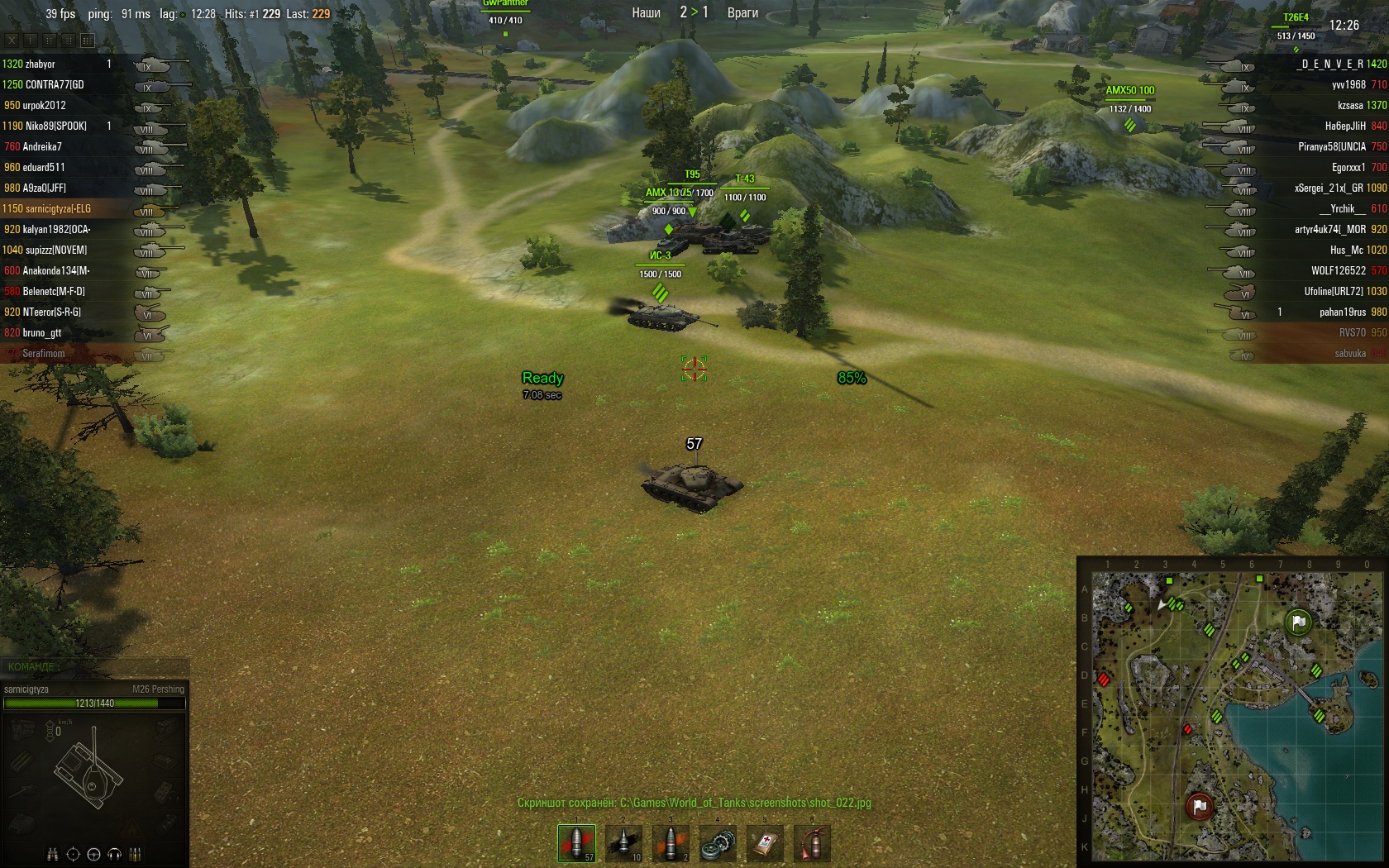The height and width of the screenshot is (868, 1389).
Task: Use the repair kit consumable
Action: (x=718, y=843)
